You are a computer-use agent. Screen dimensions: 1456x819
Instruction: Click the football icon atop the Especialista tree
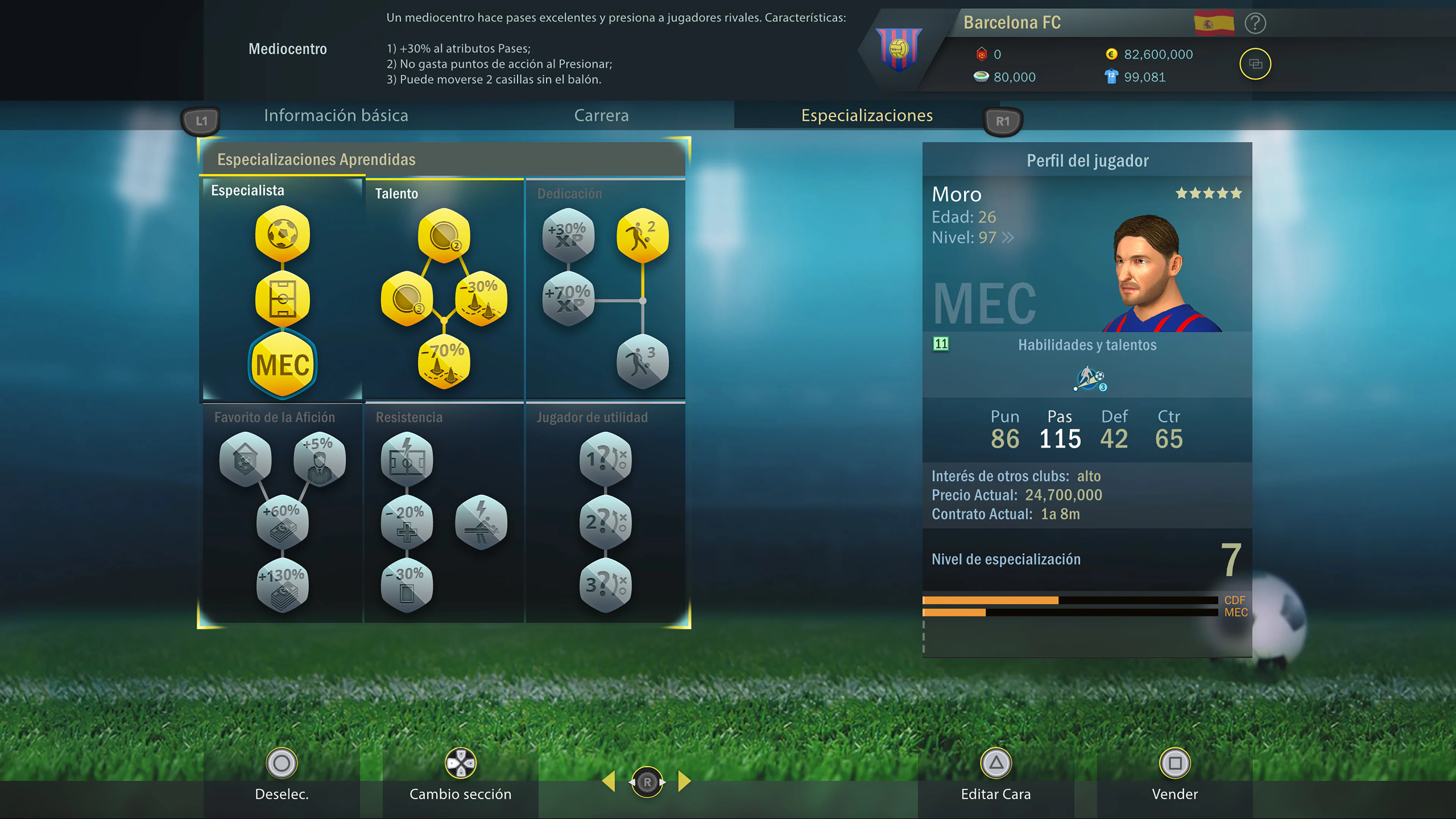[x=282, y=235]
